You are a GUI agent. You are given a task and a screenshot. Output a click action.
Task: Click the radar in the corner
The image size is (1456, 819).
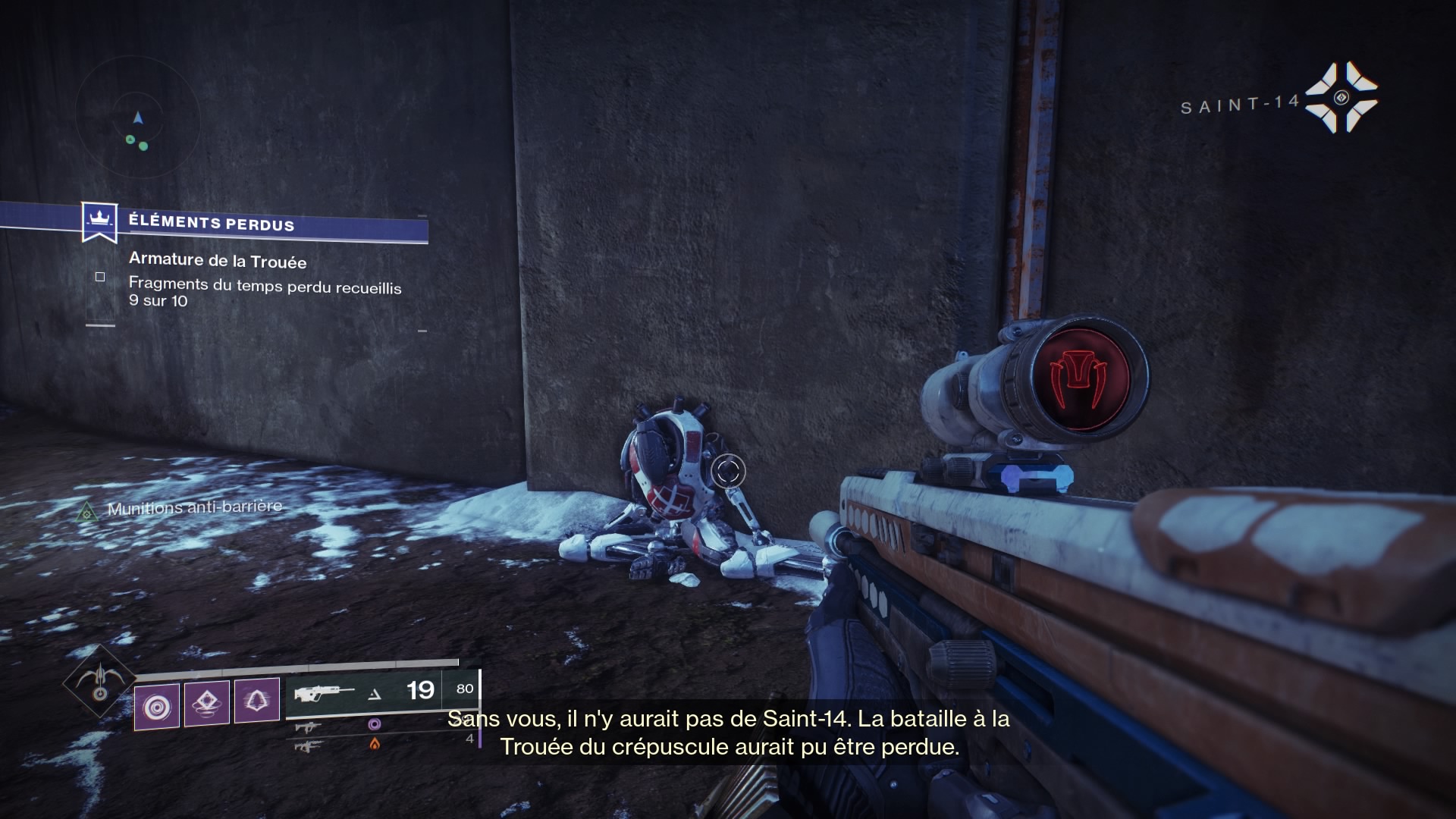click(x=138, y=120)
